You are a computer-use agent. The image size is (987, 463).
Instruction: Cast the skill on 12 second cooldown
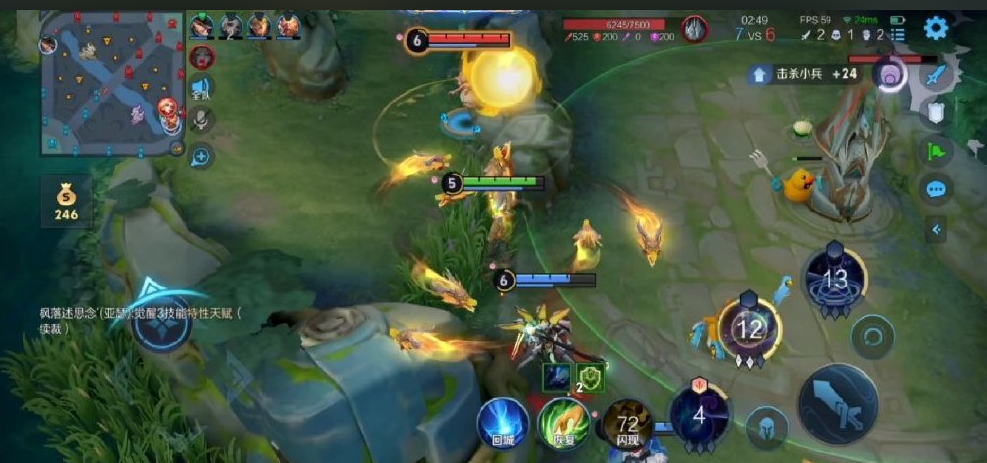[749, 328]
